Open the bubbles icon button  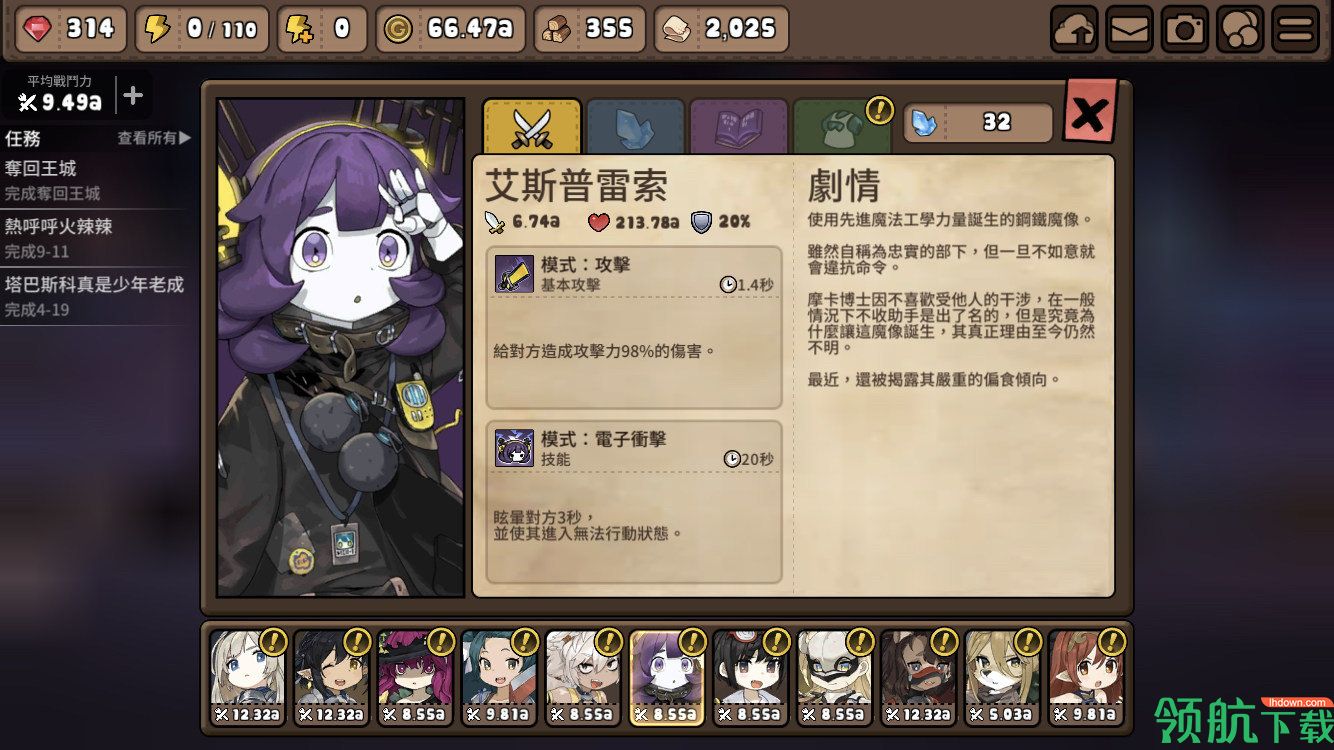(1240, 30)
